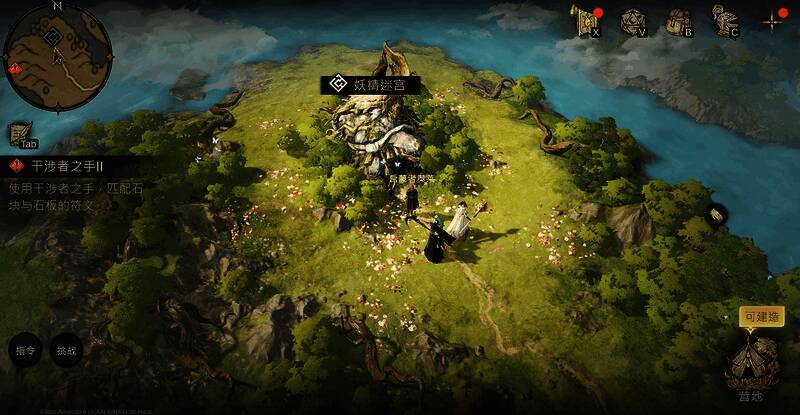800x415 pixels.
Task: Select the 干涉者之手II quest tracker
Action: point(65,165)
